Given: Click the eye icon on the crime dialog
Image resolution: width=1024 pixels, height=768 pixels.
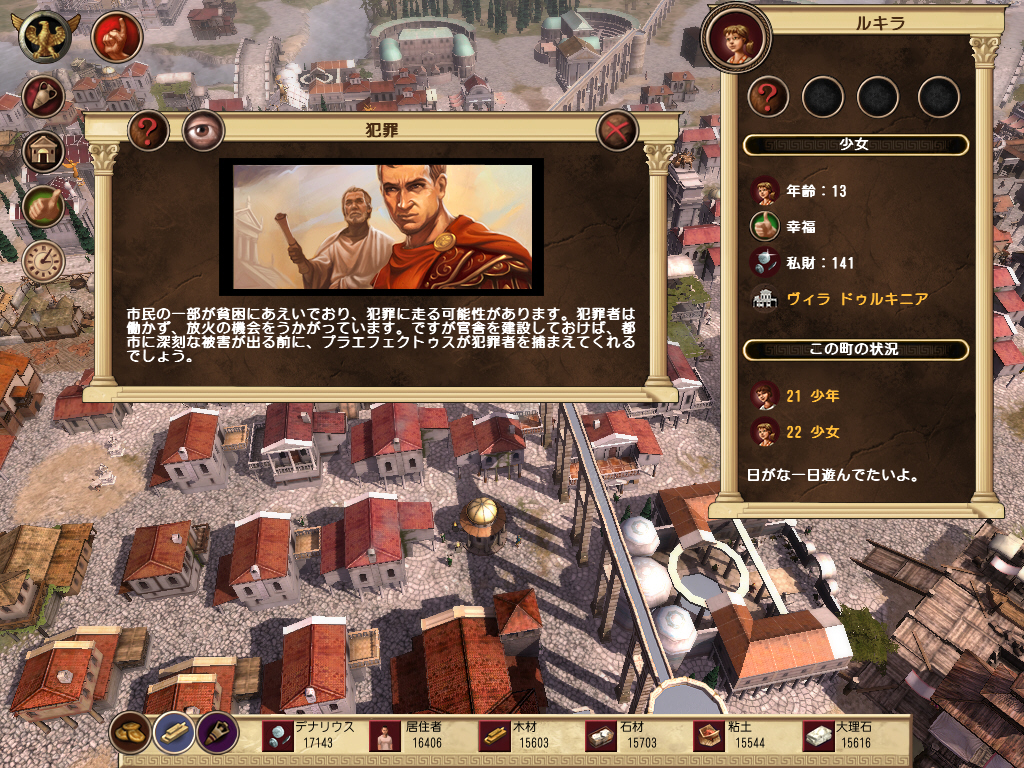Looking at the screenshot, I should (203, 130).
